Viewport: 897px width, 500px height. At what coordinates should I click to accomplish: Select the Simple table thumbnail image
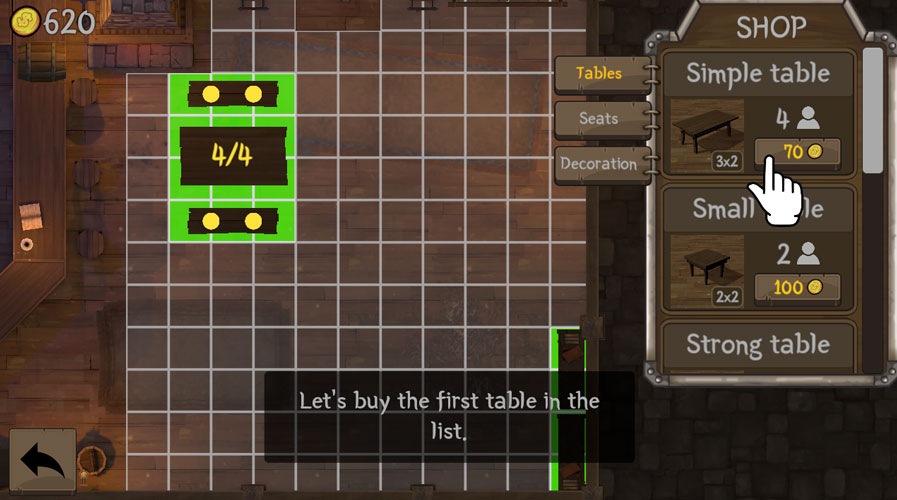click(706, 134)
